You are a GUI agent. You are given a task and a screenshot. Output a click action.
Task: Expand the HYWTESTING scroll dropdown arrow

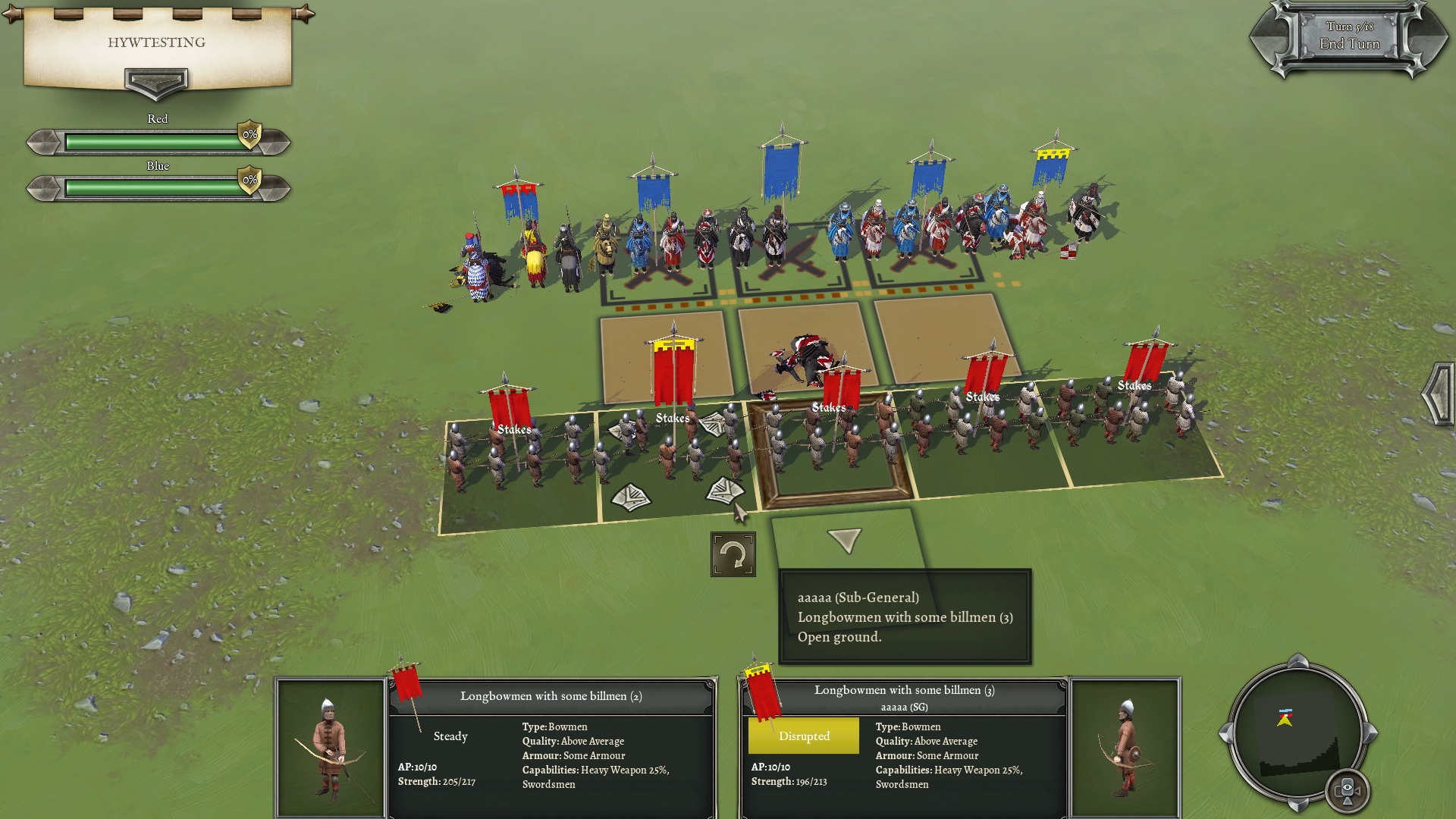point(156,82)
